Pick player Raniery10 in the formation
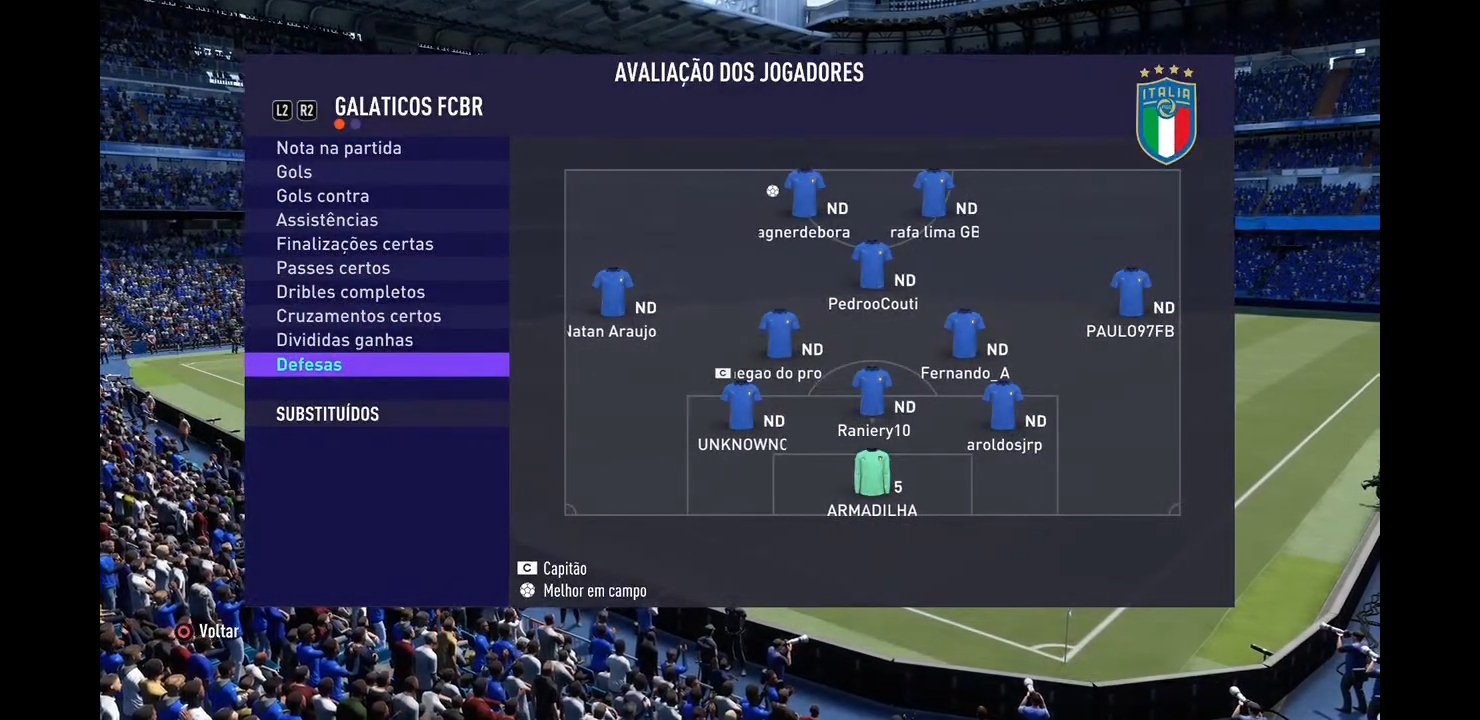Viewport: 1480px width, 720px height. pos(872,392)
